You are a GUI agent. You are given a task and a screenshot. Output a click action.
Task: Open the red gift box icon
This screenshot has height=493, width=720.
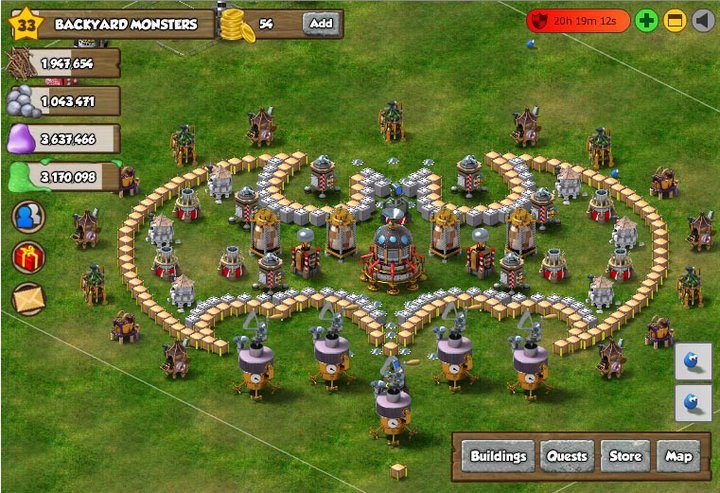tap(28, 257)
